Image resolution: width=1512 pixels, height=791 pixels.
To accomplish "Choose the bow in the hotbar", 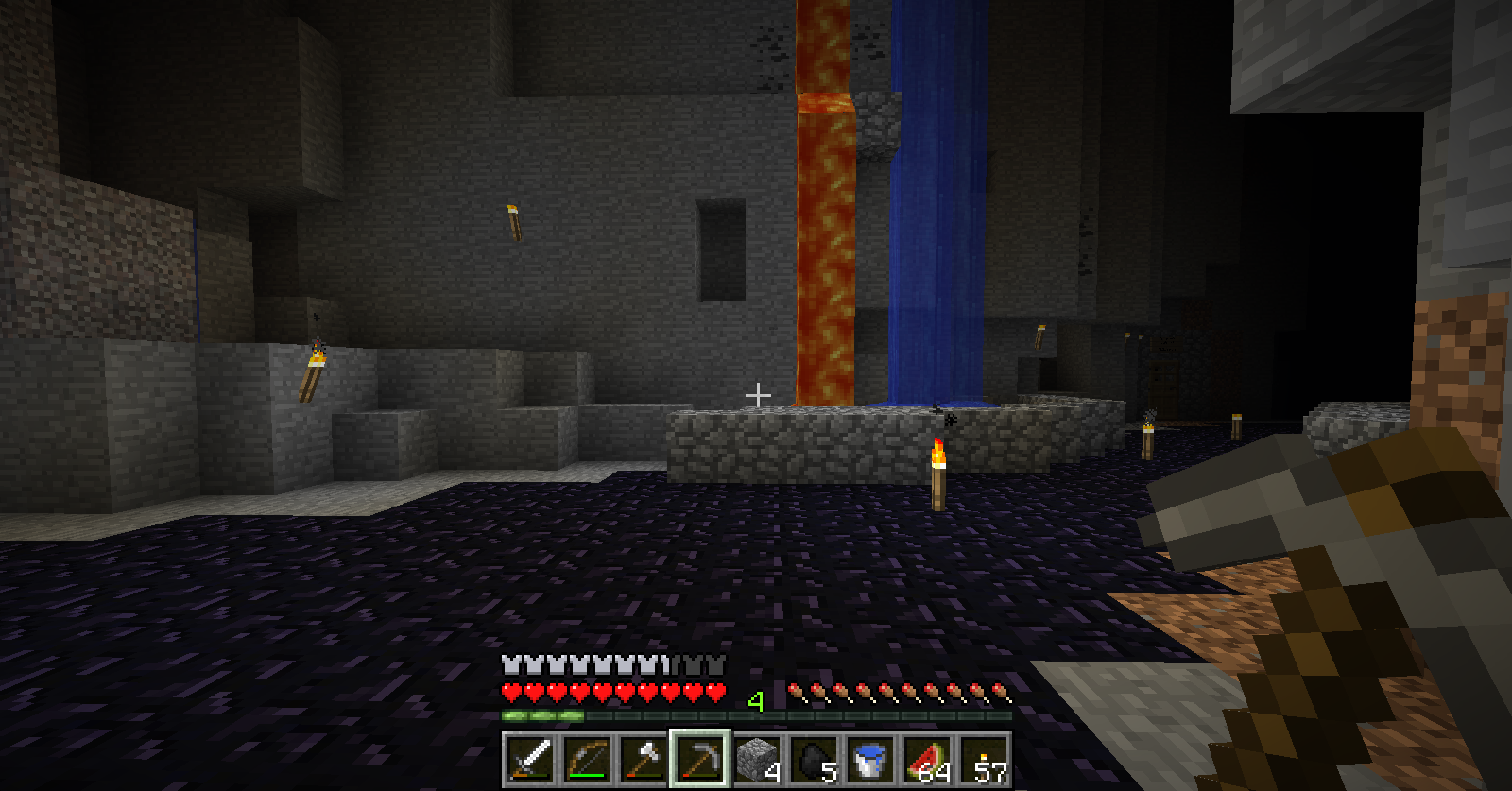I will pos(586,759).
